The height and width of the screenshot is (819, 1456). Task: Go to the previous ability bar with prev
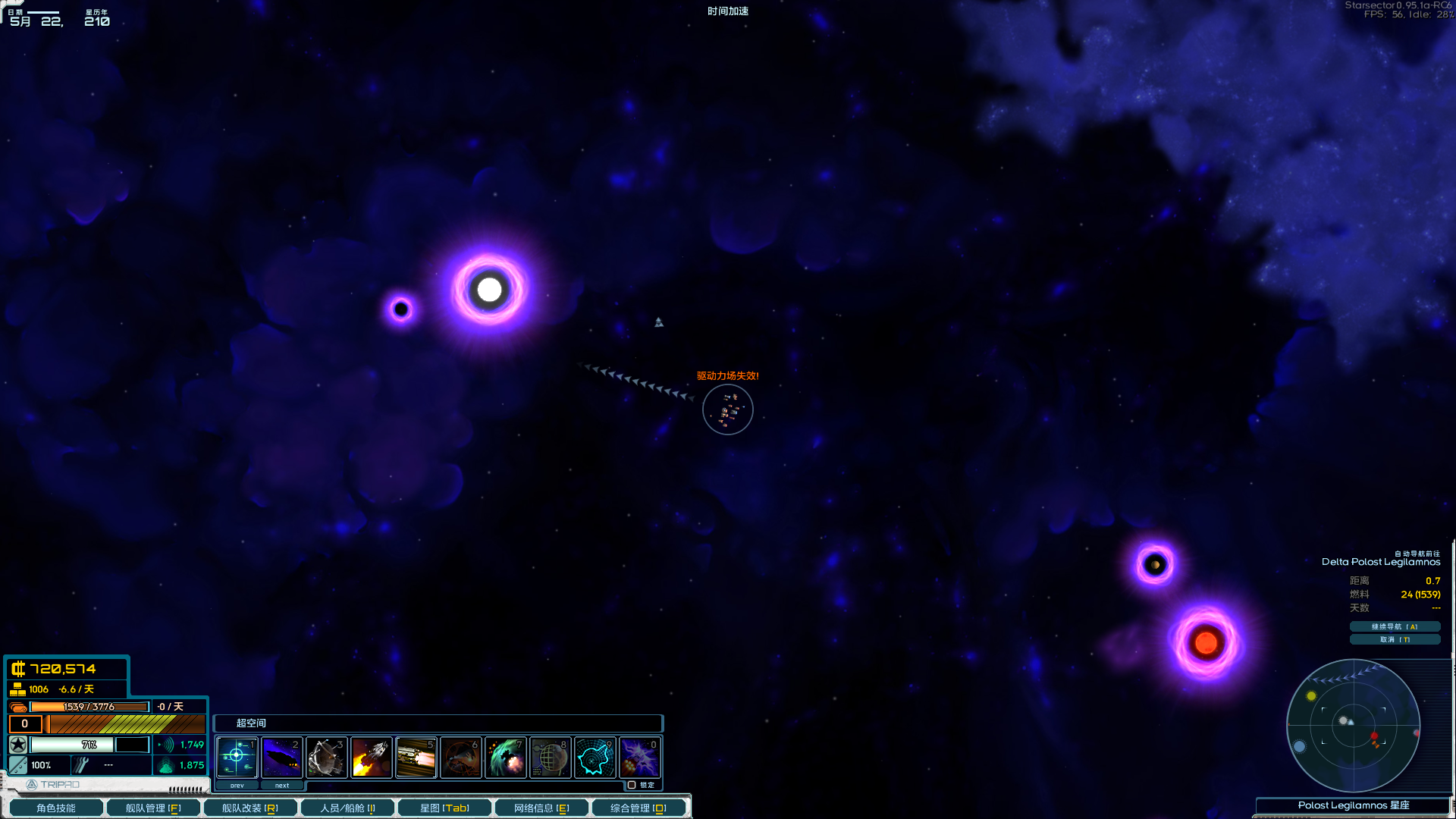tap(237, 786)
